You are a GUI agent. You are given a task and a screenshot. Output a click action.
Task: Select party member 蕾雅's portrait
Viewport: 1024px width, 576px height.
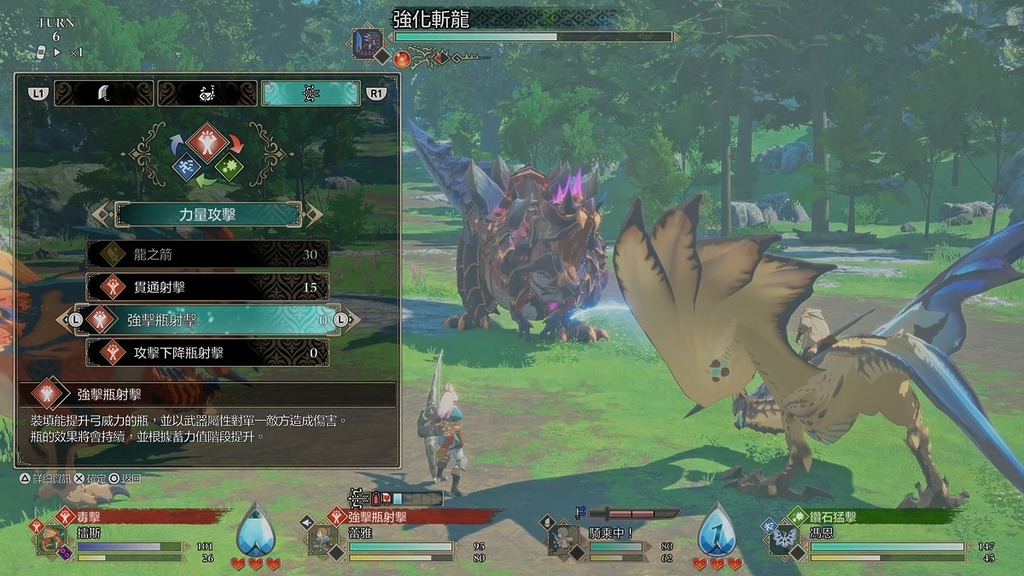[321, 540]
